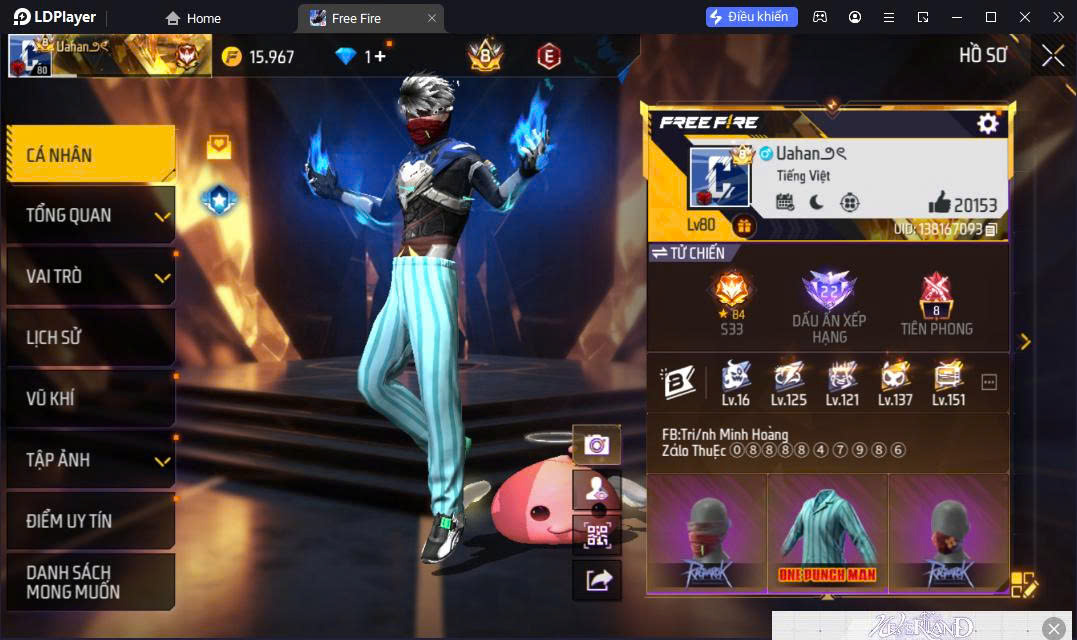Image resolution: width=1077 pixels, height=640 pixels.
Task: Show the Điểm Uy Tín page
Action: (90, 521)
